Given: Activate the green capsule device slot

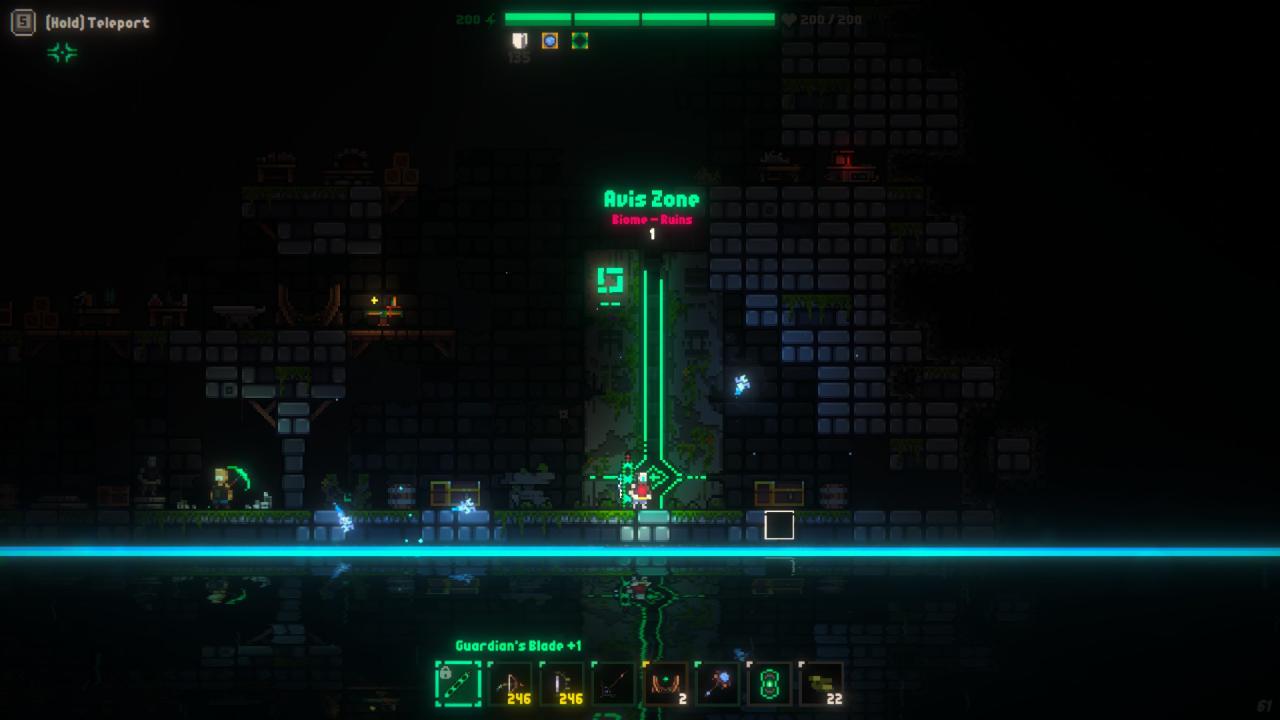Looking at the screenshot, I should (770, 685).
